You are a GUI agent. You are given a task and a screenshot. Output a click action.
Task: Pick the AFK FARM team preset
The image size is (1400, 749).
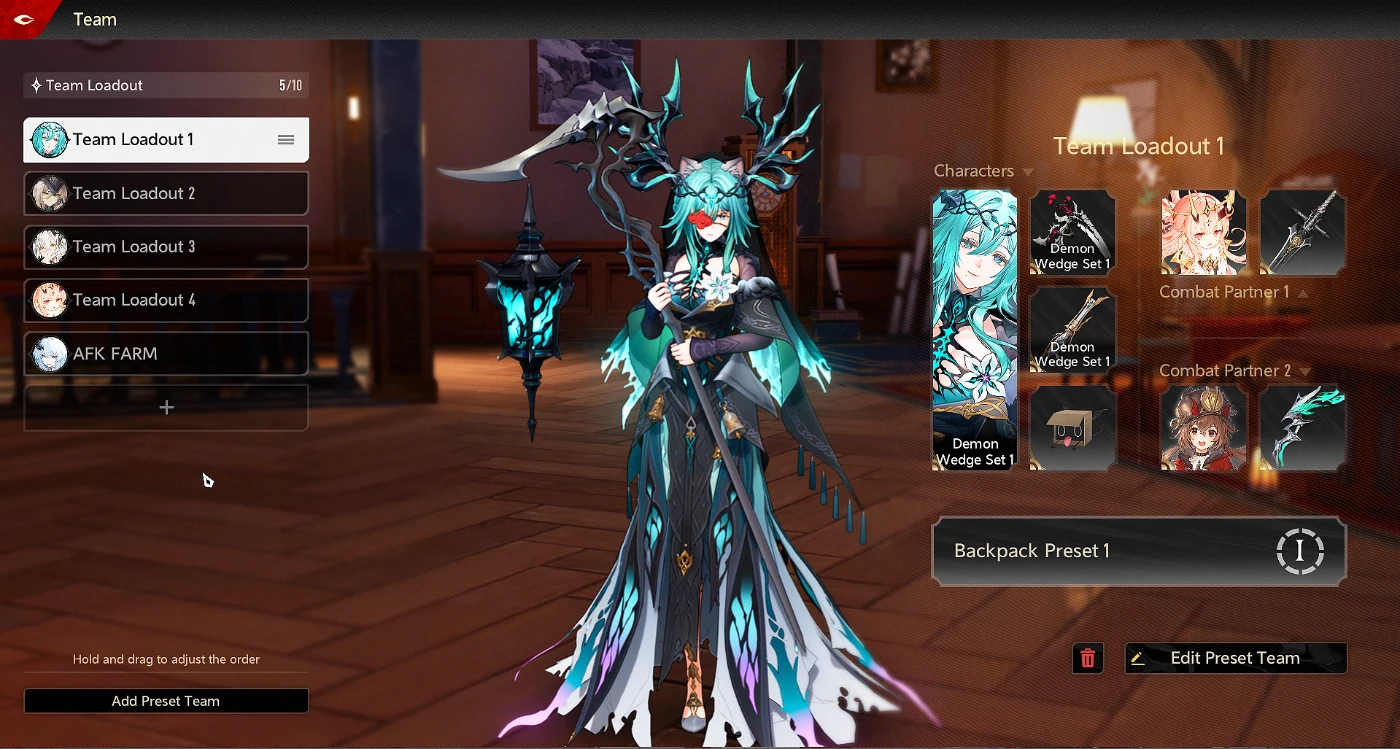(166, 354)
